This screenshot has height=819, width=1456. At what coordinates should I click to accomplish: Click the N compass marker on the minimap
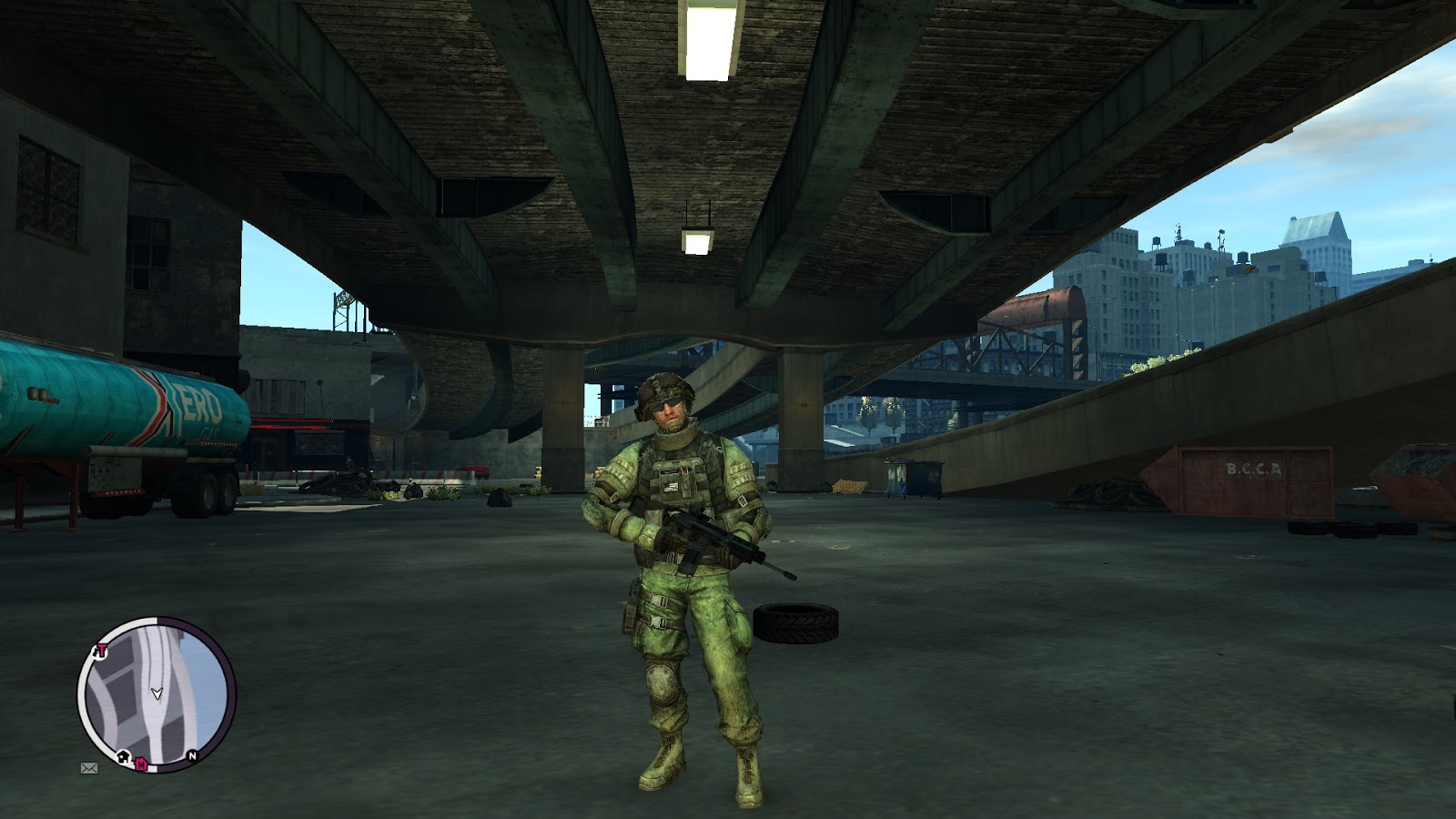point(192,755)
